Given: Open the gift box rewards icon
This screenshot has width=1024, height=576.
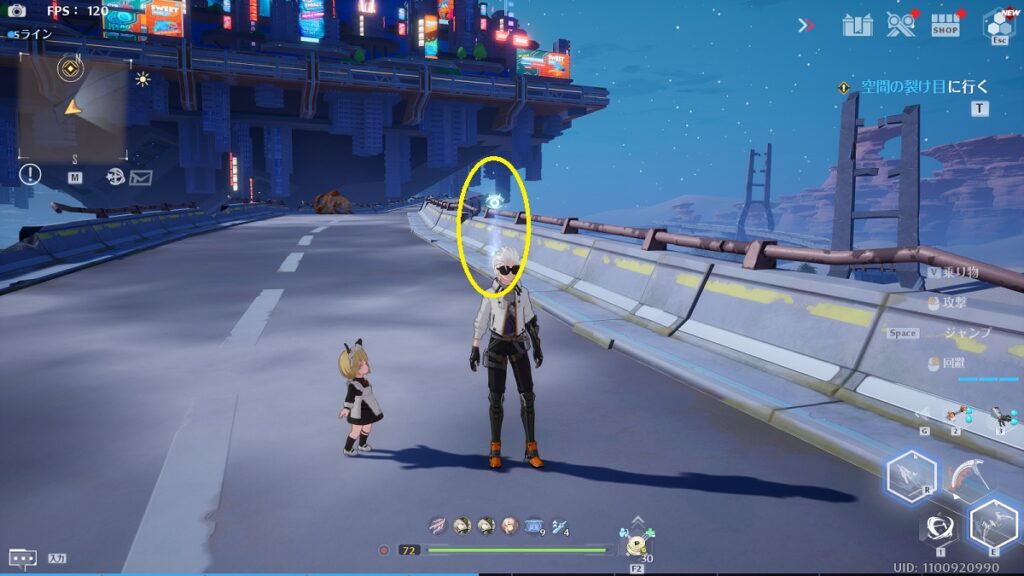Looking at the screenshot, I should [858, 25].
